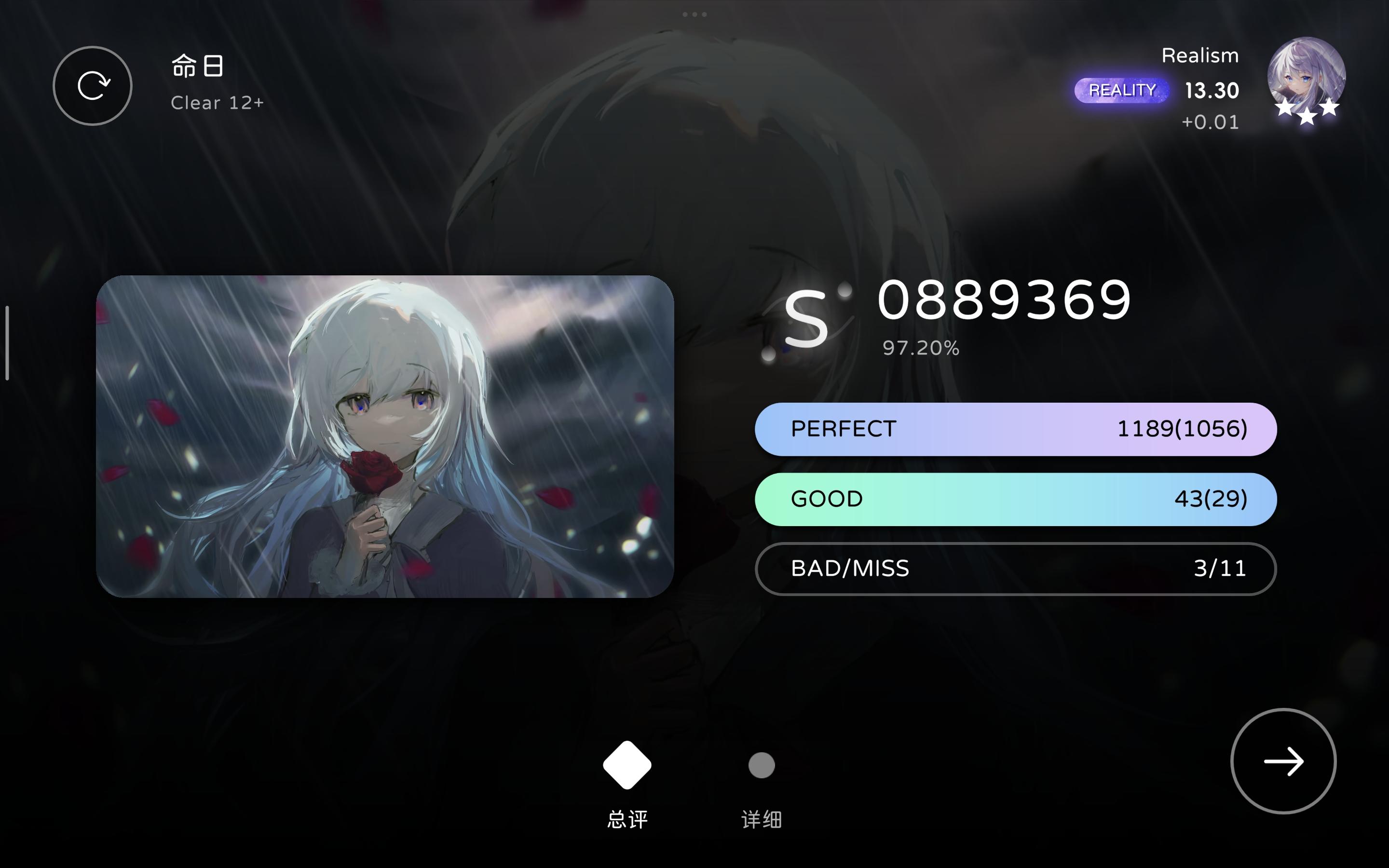
Task: Click the retry icon to replay 命日
Action: pyautogui.click(x=93, y=85)
